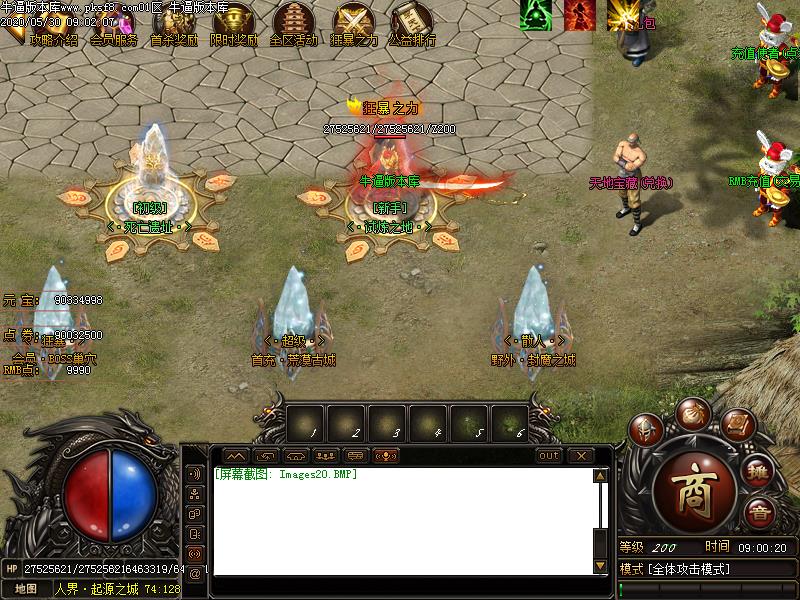Open the 攻略介绍 guide menu
800x600 pixels.
point(55,40)
